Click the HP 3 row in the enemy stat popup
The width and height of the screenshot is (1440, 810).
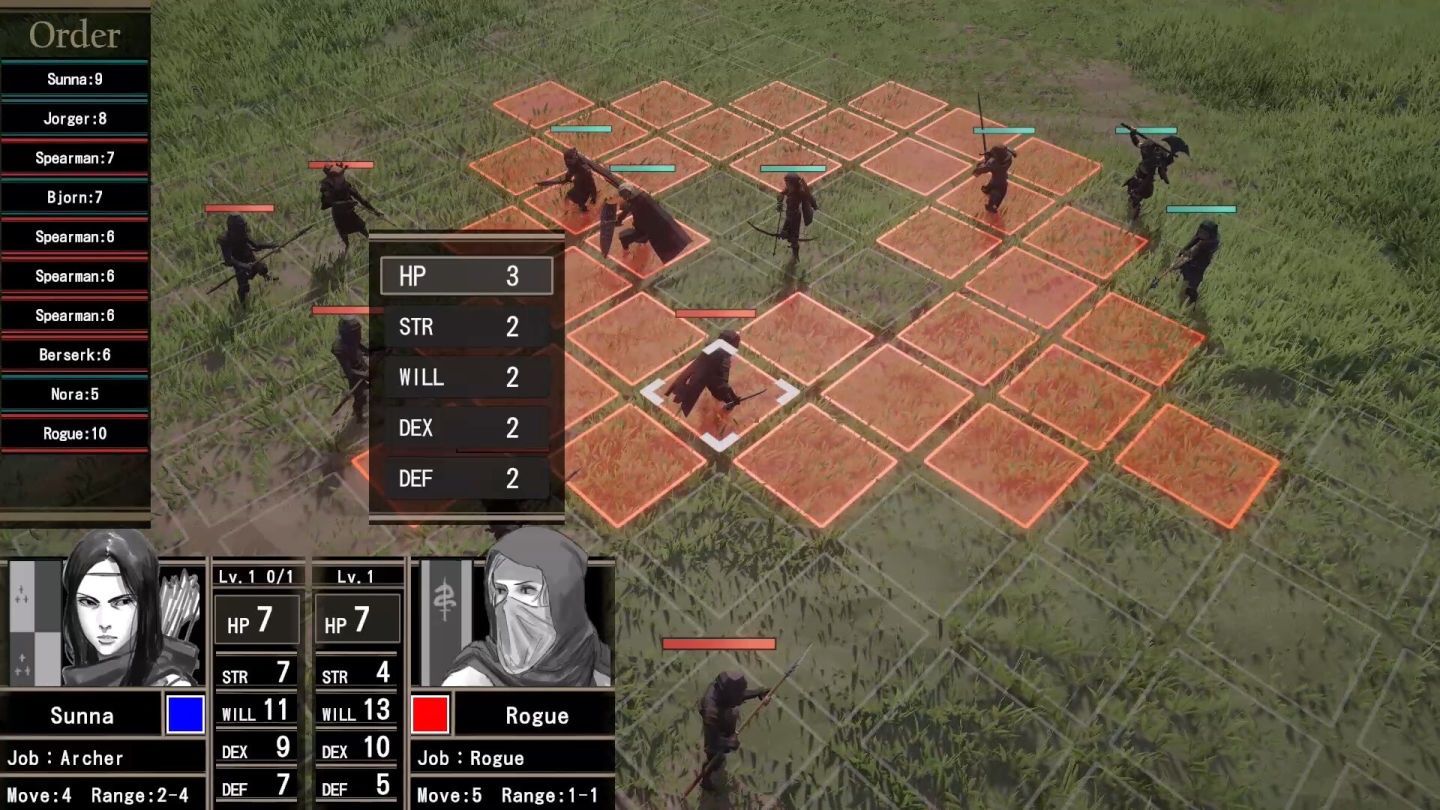click(x=465, y=275)
